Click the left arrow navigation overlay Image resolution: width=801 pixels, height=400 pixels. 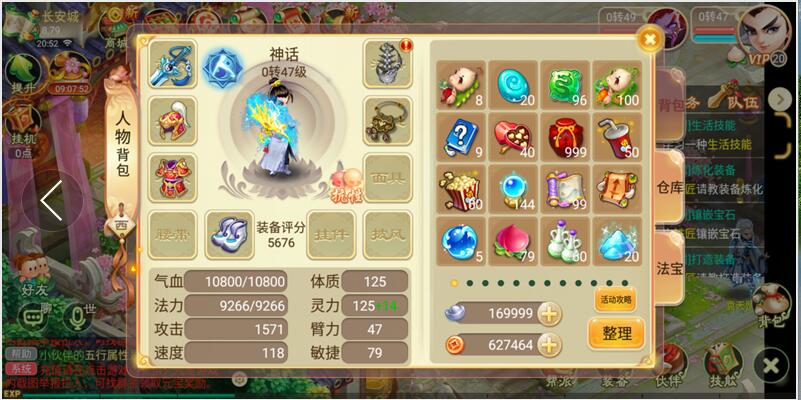[x=51, y=201]
